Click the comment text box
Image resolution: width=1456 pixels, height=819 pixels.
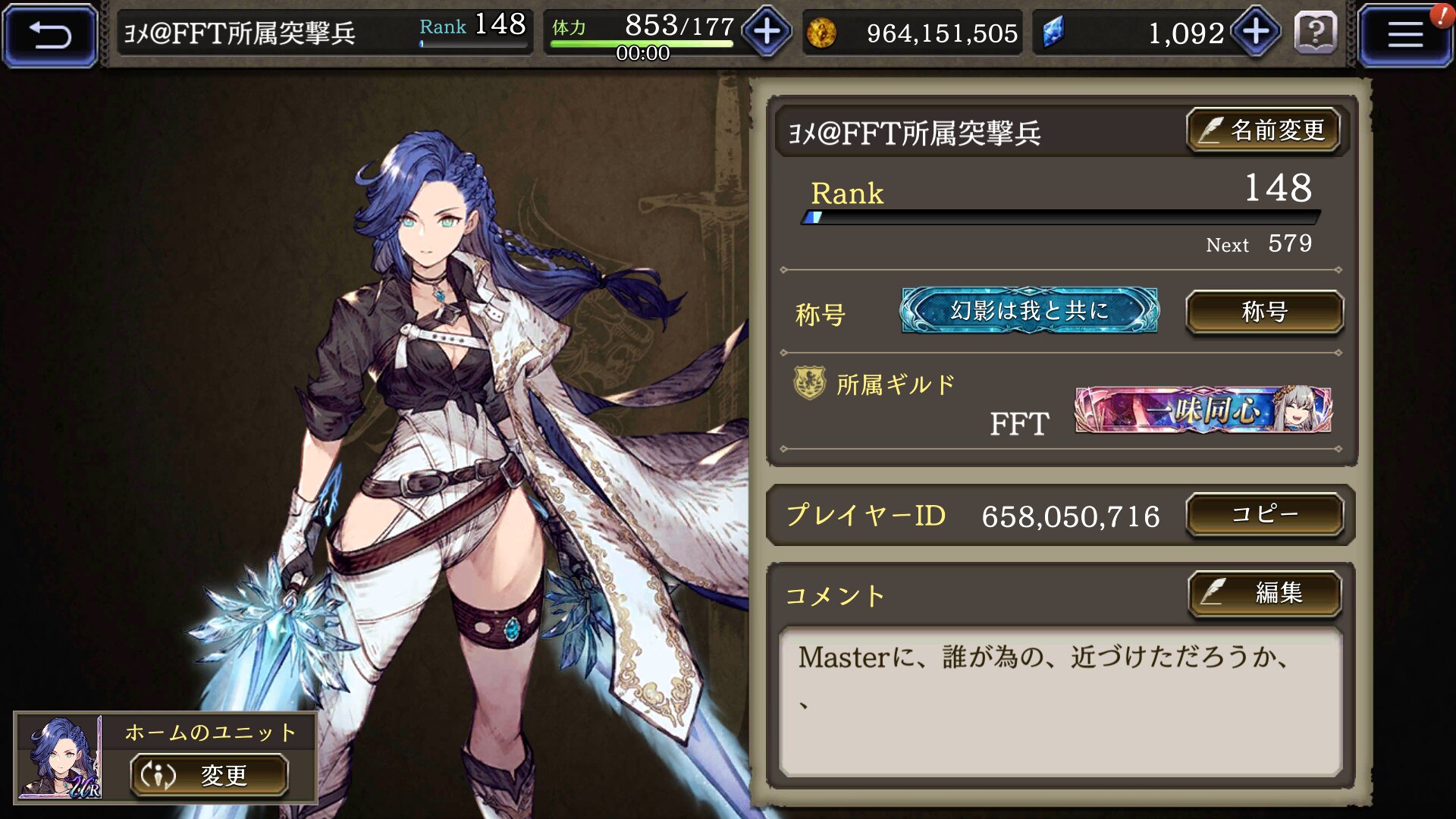(x=1060, y=701)
